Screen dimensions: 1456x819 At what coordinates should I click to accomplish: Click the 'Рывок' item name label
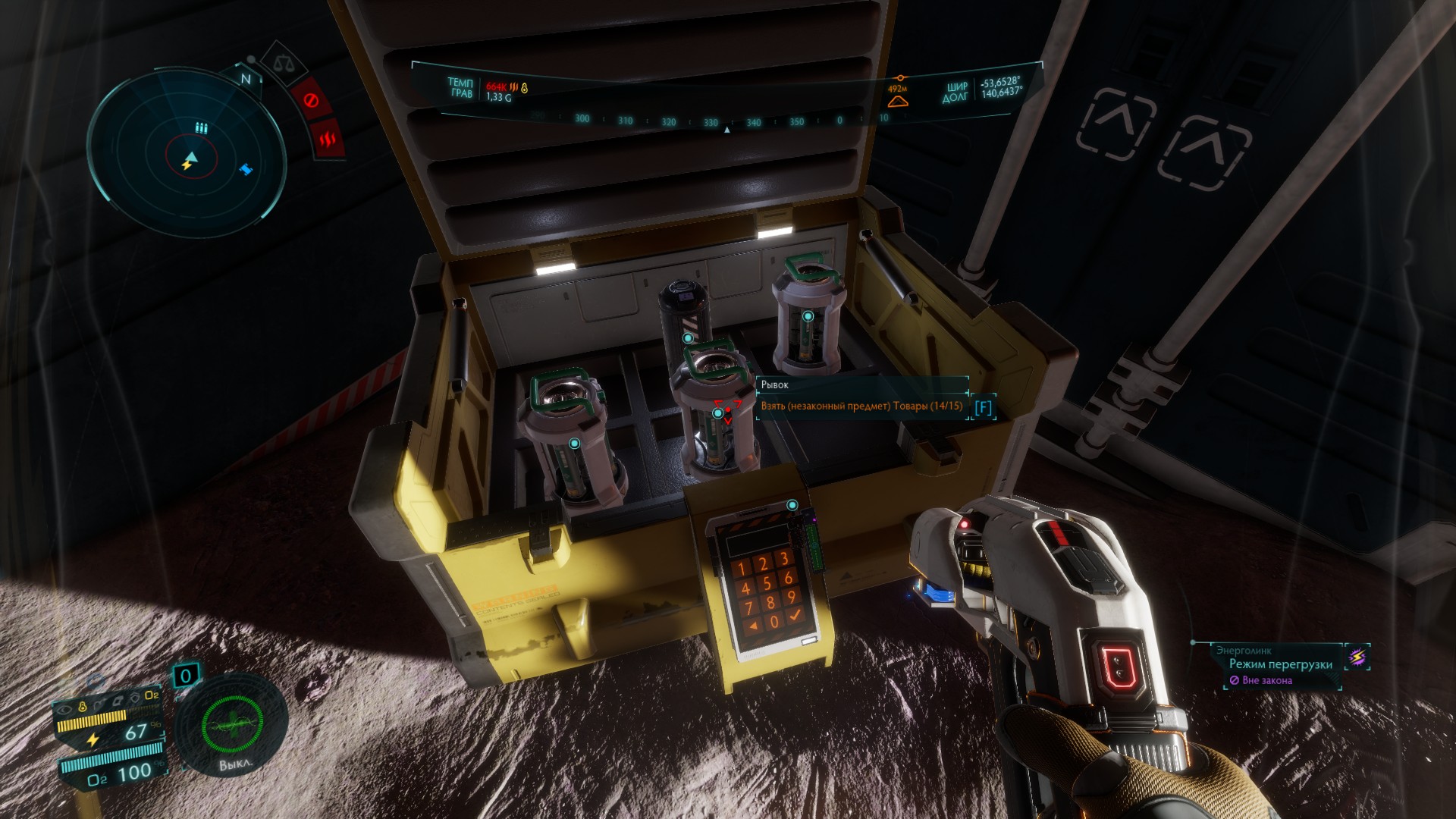[775, 384]
